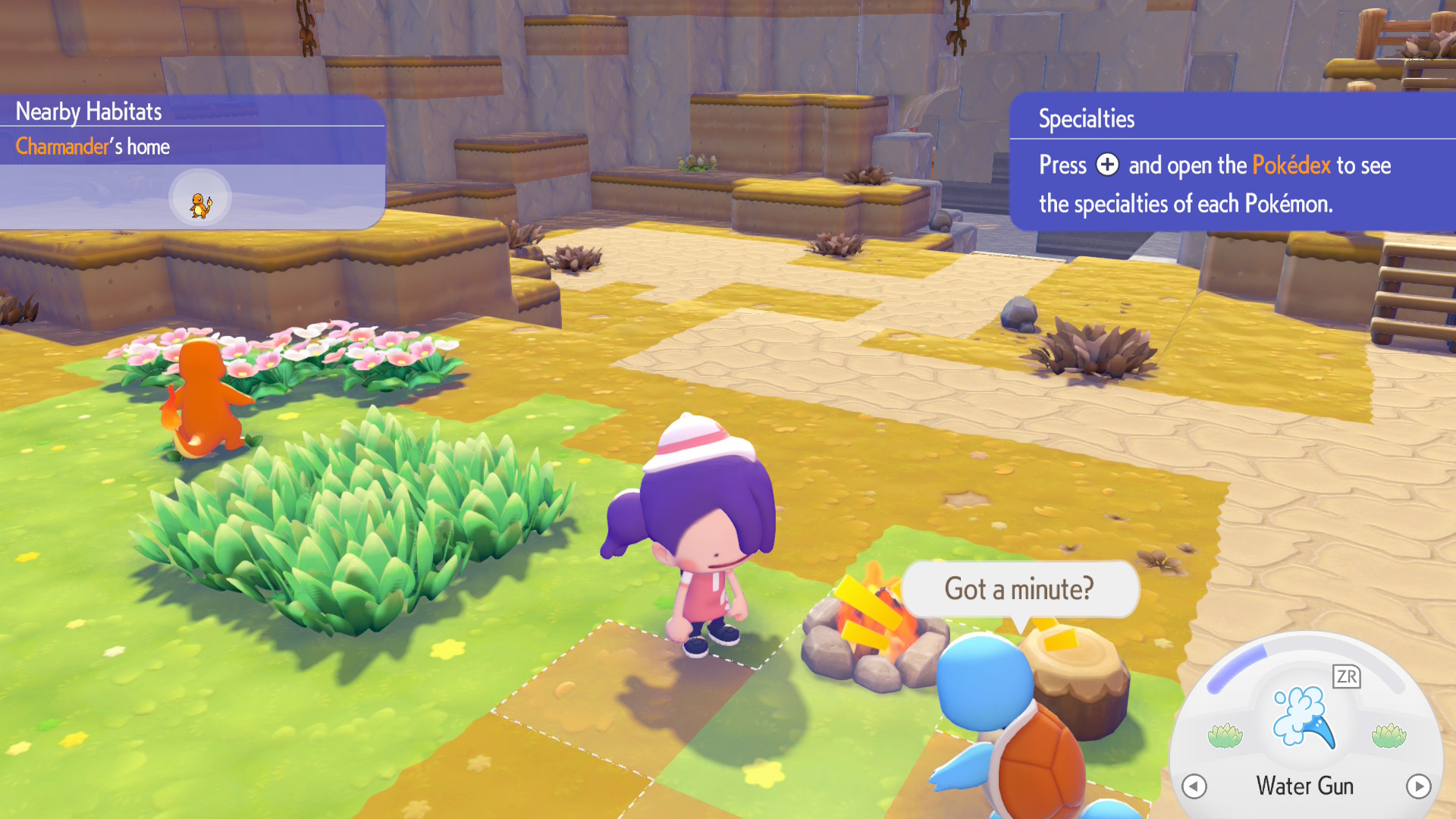Open the Nearby Habitats panel
Screen dimensions: 1456x819
click(x=89, y=112)
